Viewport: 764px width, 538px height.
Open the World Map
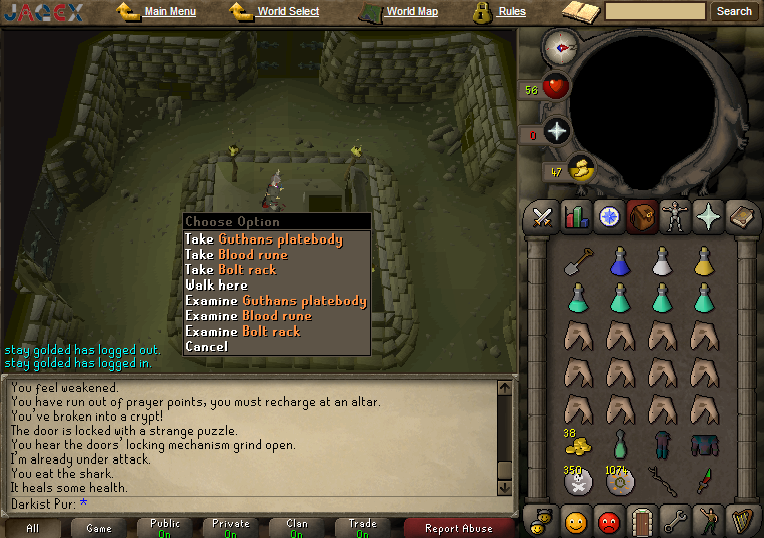click(x=411, y=12)
